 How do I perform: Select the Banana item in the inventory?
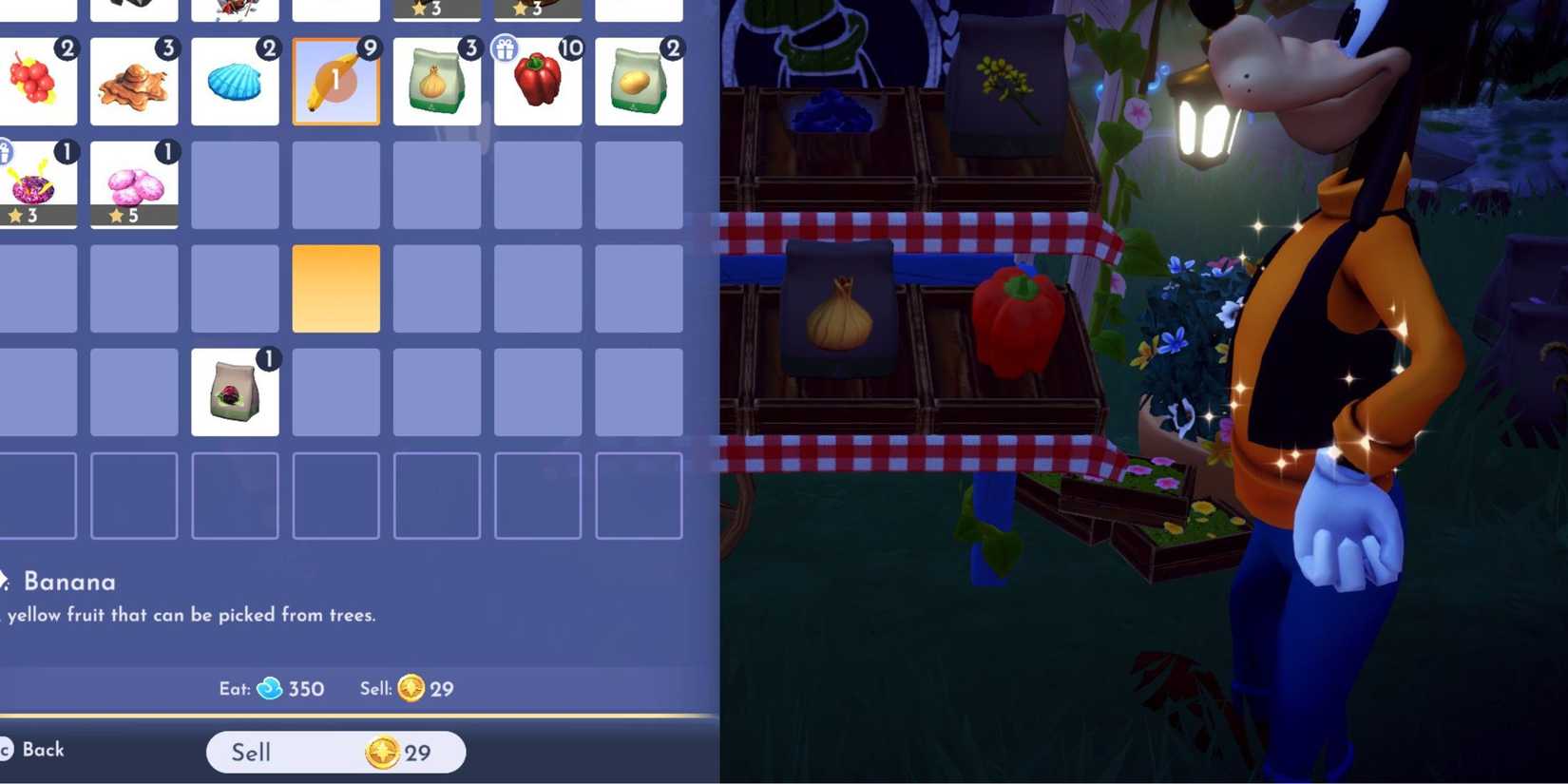click(x=335, y=82)
